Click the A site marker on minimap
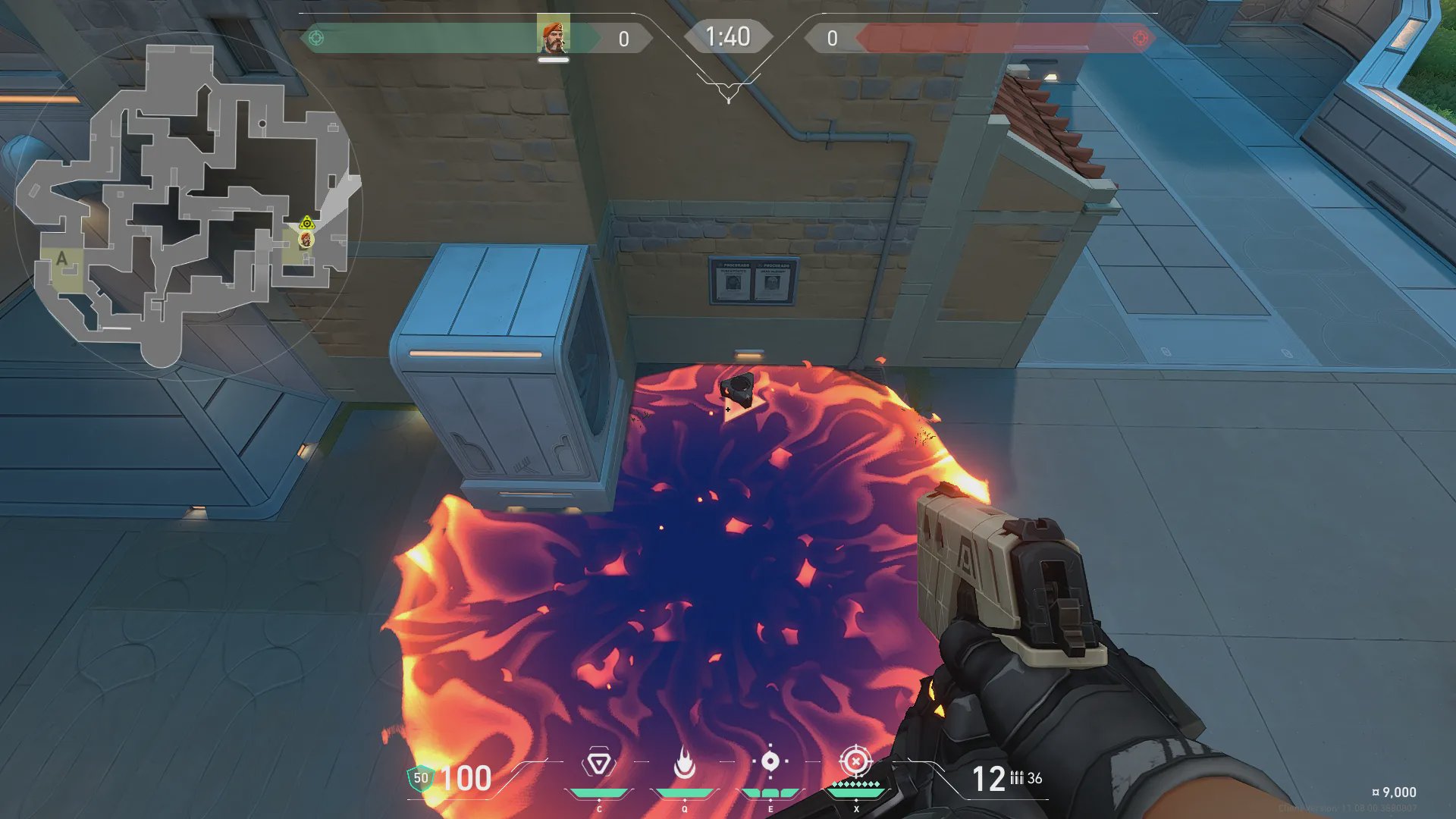The image size is (1456, 819). [62, 259]
